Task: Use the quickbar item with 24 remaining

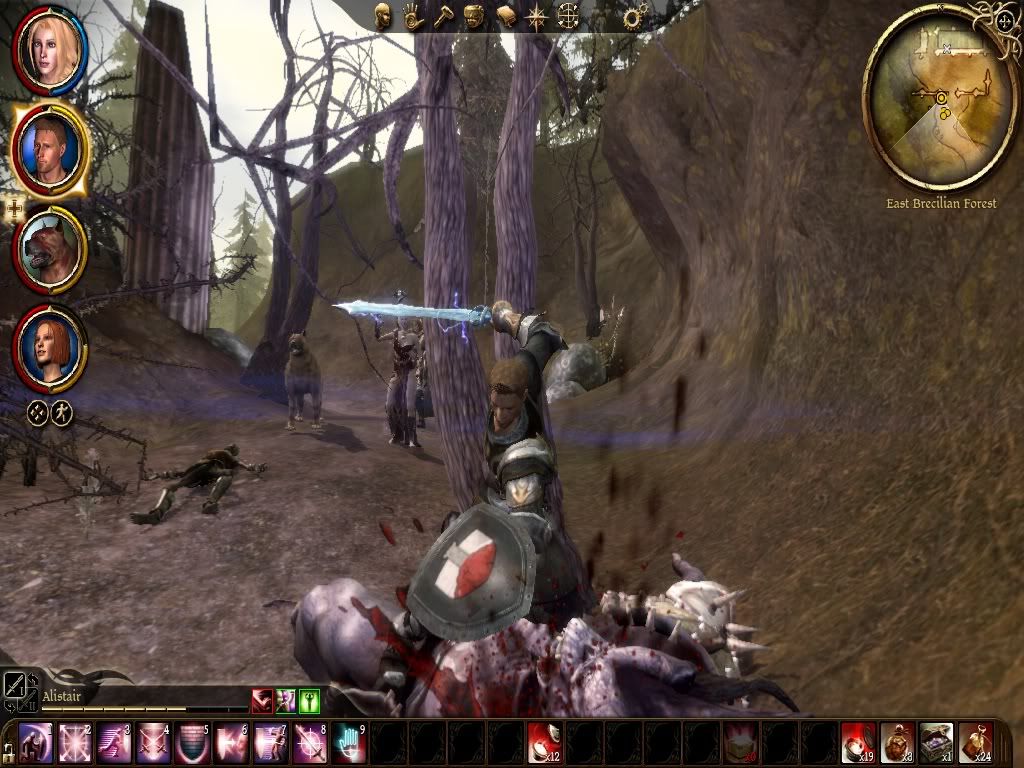Action: tap(974, 744)
